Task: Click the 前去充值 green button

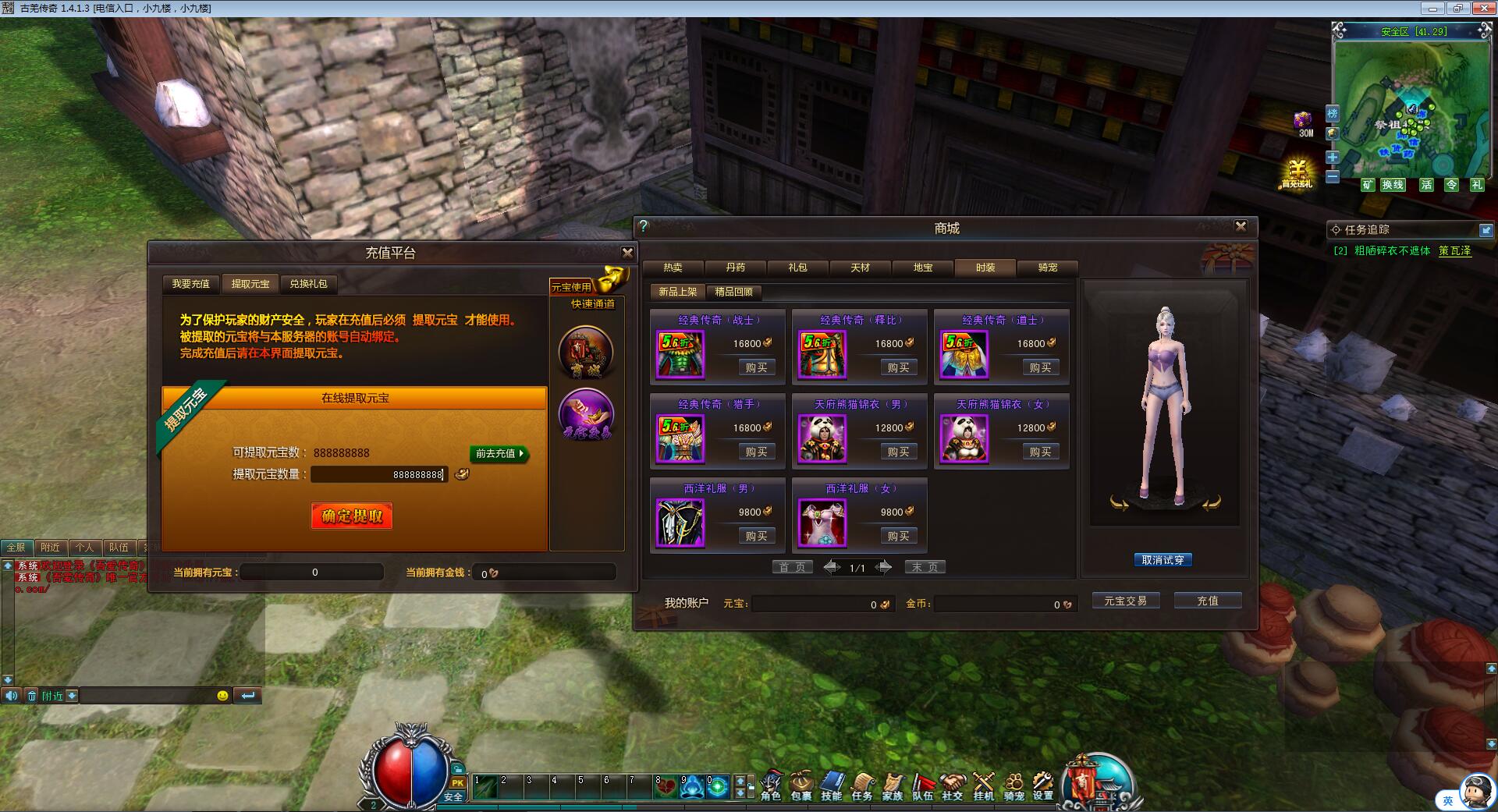Action: pos(499,453)
